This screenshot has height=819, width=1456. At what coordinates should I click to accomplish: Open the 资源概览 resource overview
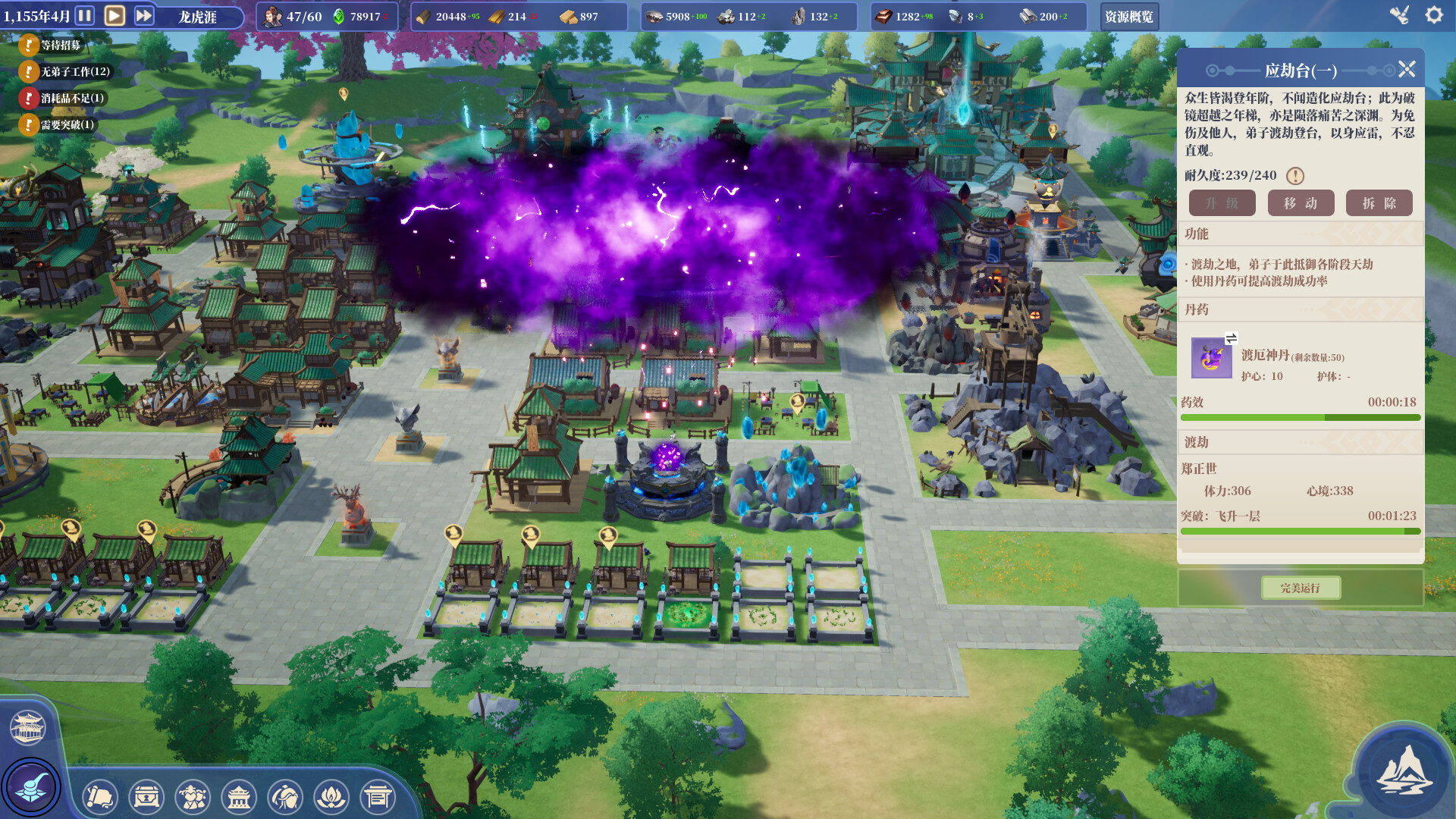point(1128,17)
